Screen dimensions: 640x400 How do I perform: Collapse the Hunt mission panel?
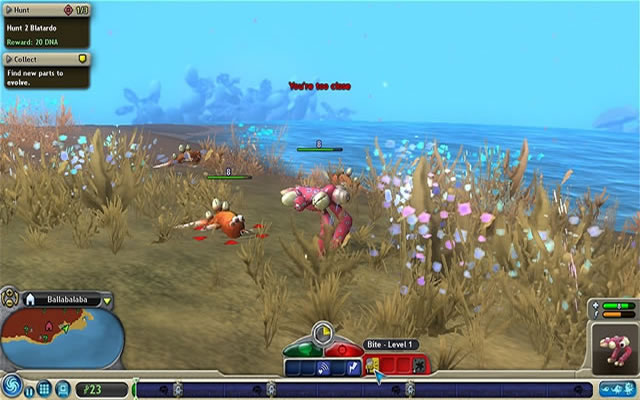point(9,9)
